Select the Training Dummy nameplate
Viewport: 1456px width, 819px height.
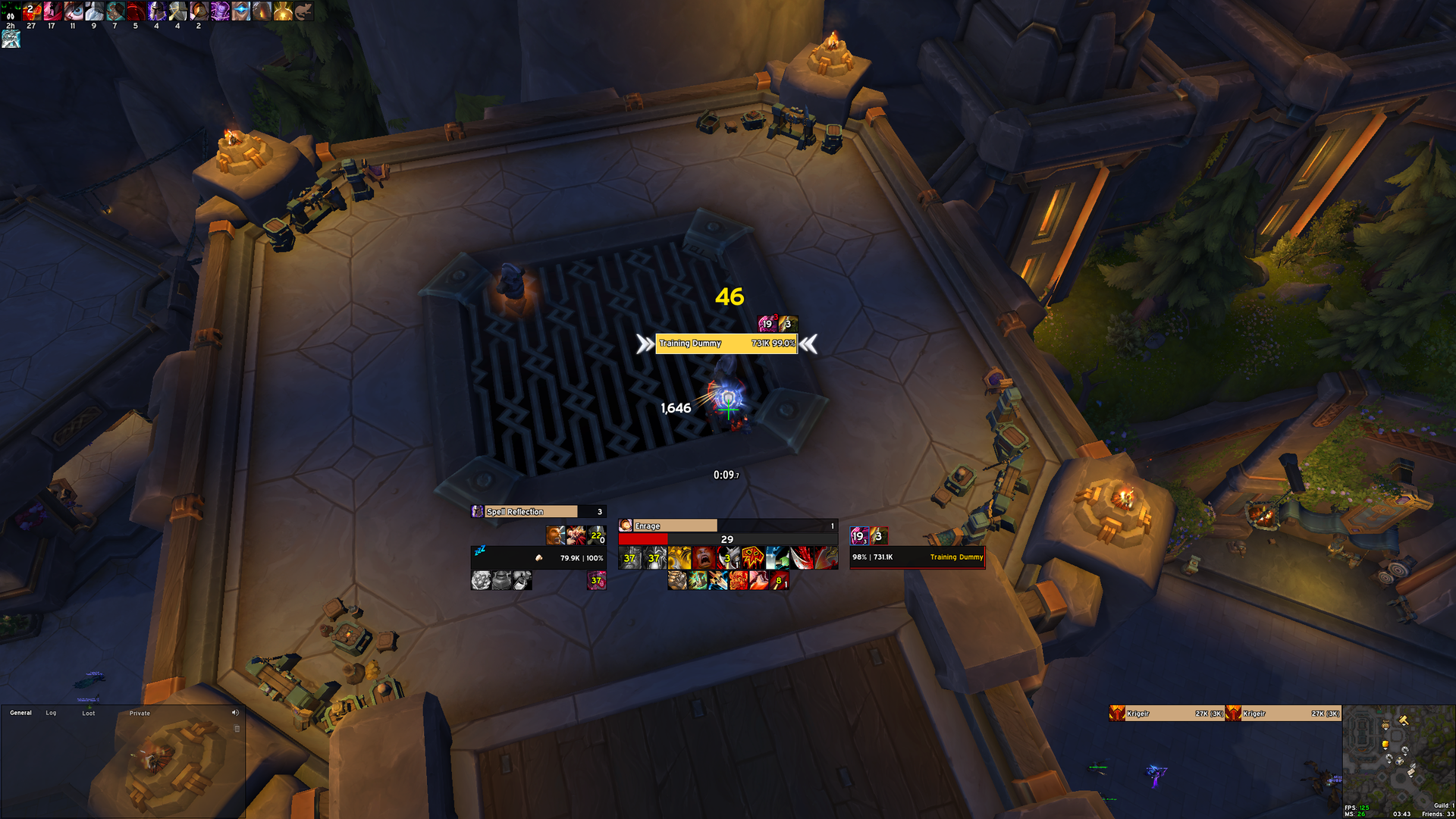click(x=726, y=344)
